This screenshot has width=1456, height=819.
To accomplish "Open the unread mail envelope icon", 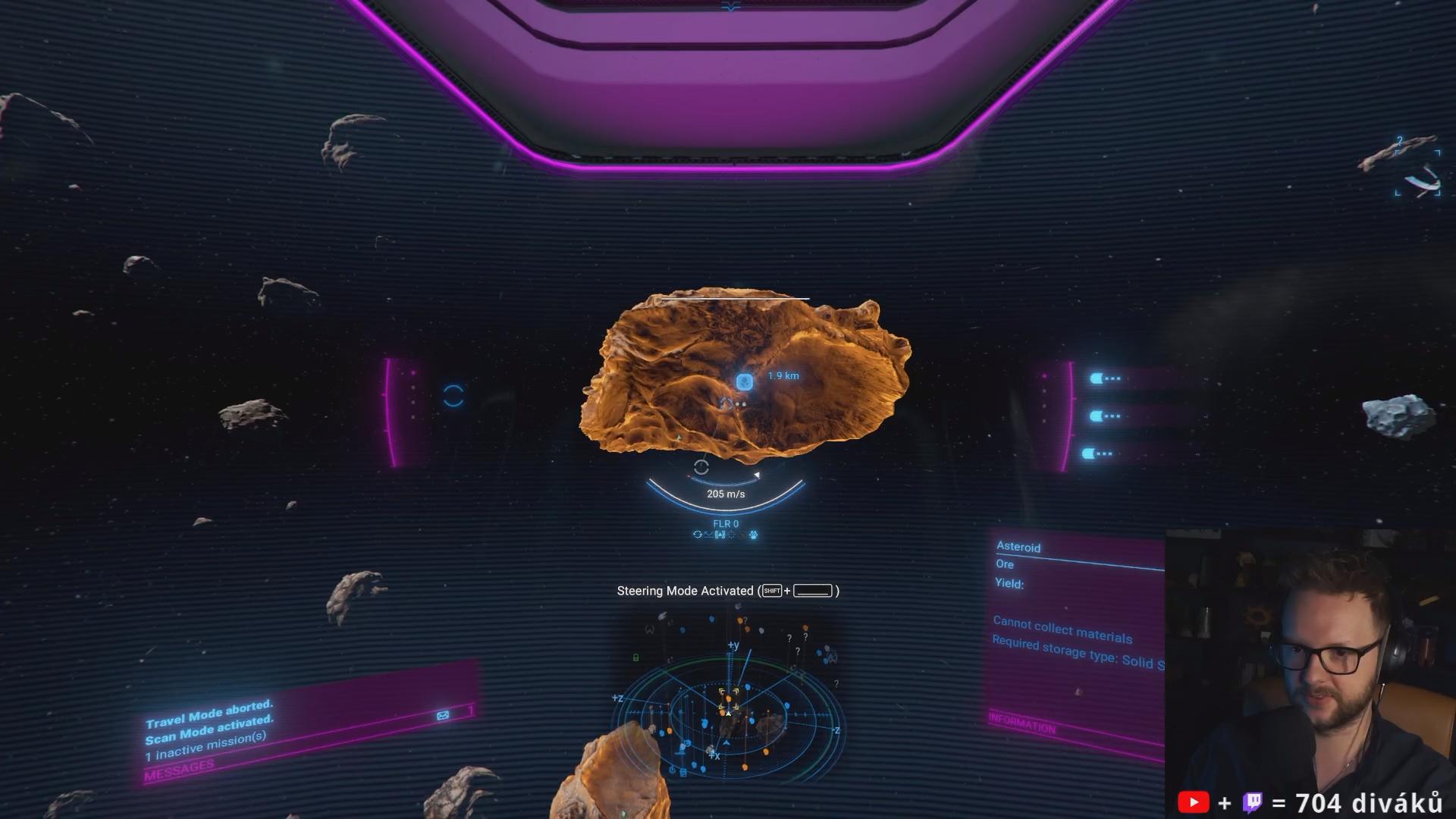I will (443, 715).
